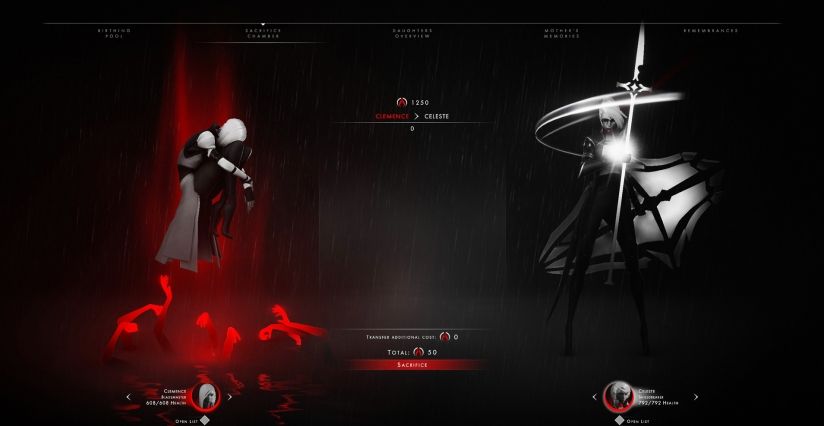Select Clemence's portrait icon

207,395
